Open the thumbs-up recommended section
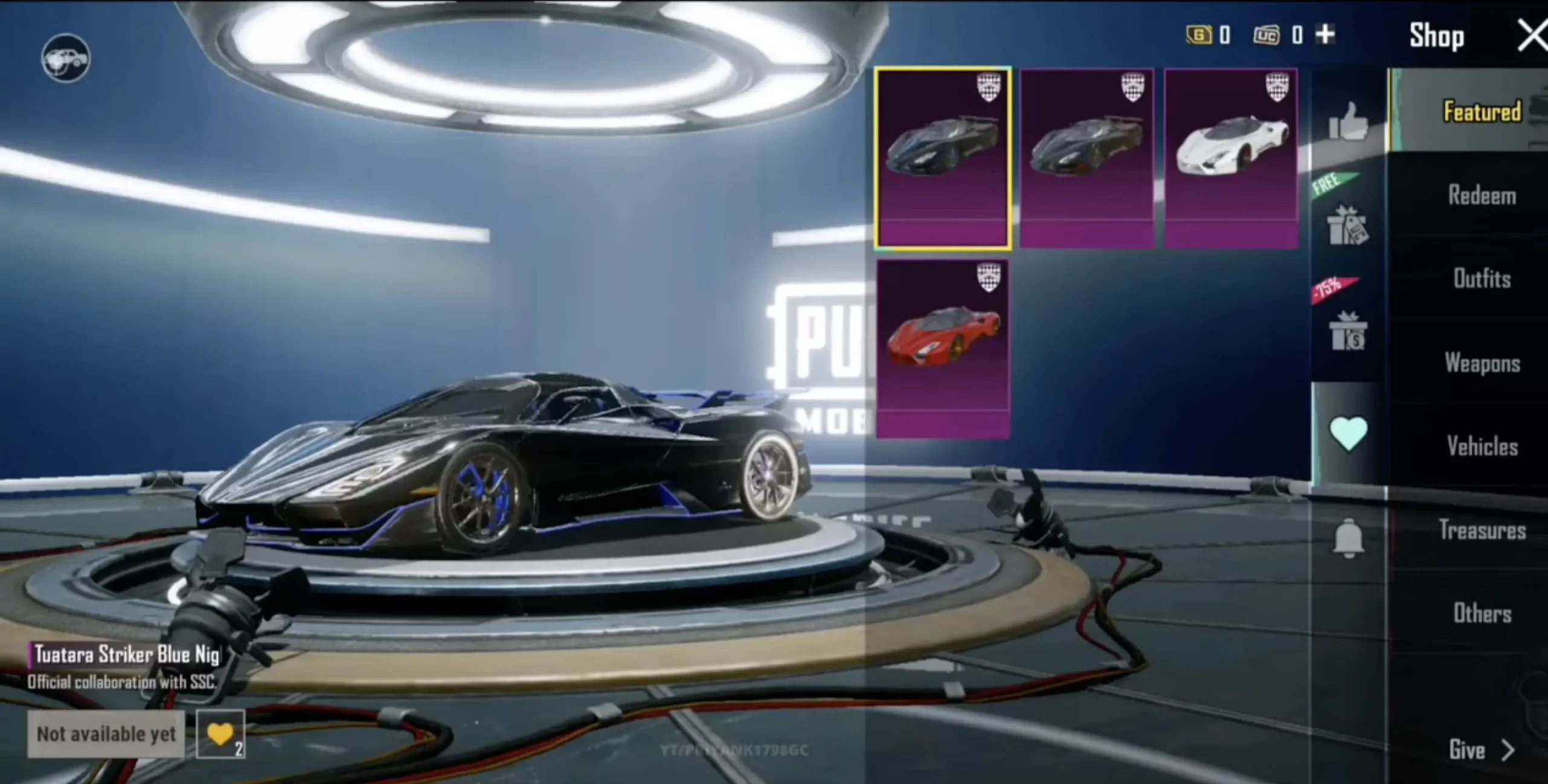This screenshot has width=1548, height=784. coord(1348,122)
